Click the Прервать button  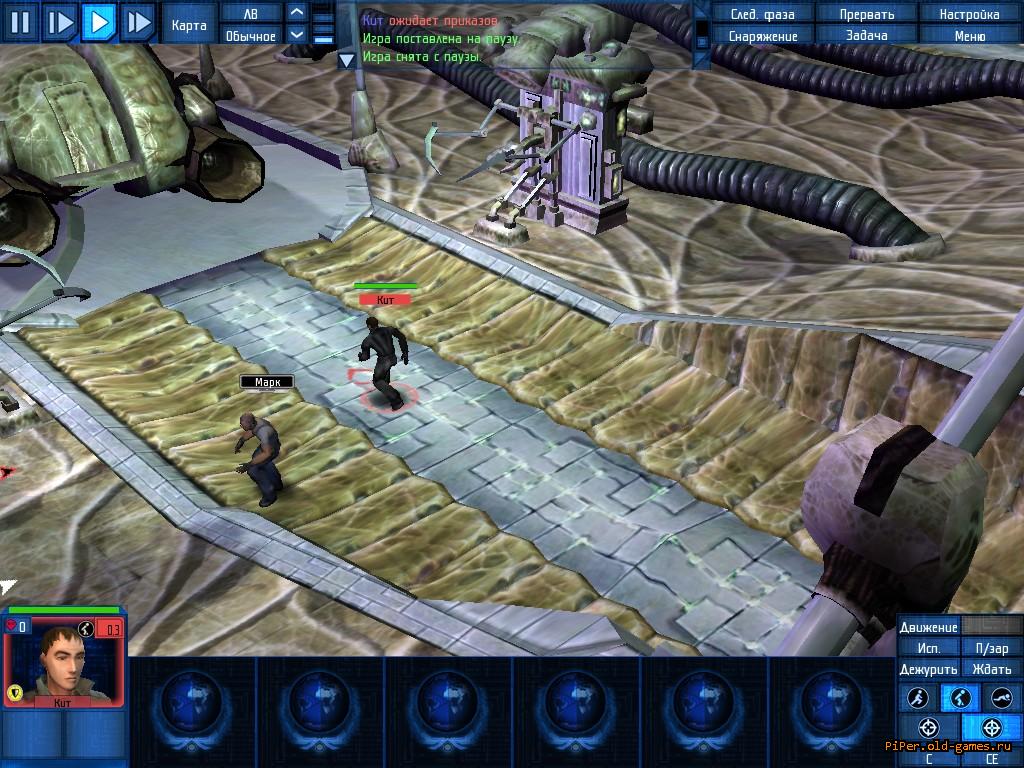(866, 14)
